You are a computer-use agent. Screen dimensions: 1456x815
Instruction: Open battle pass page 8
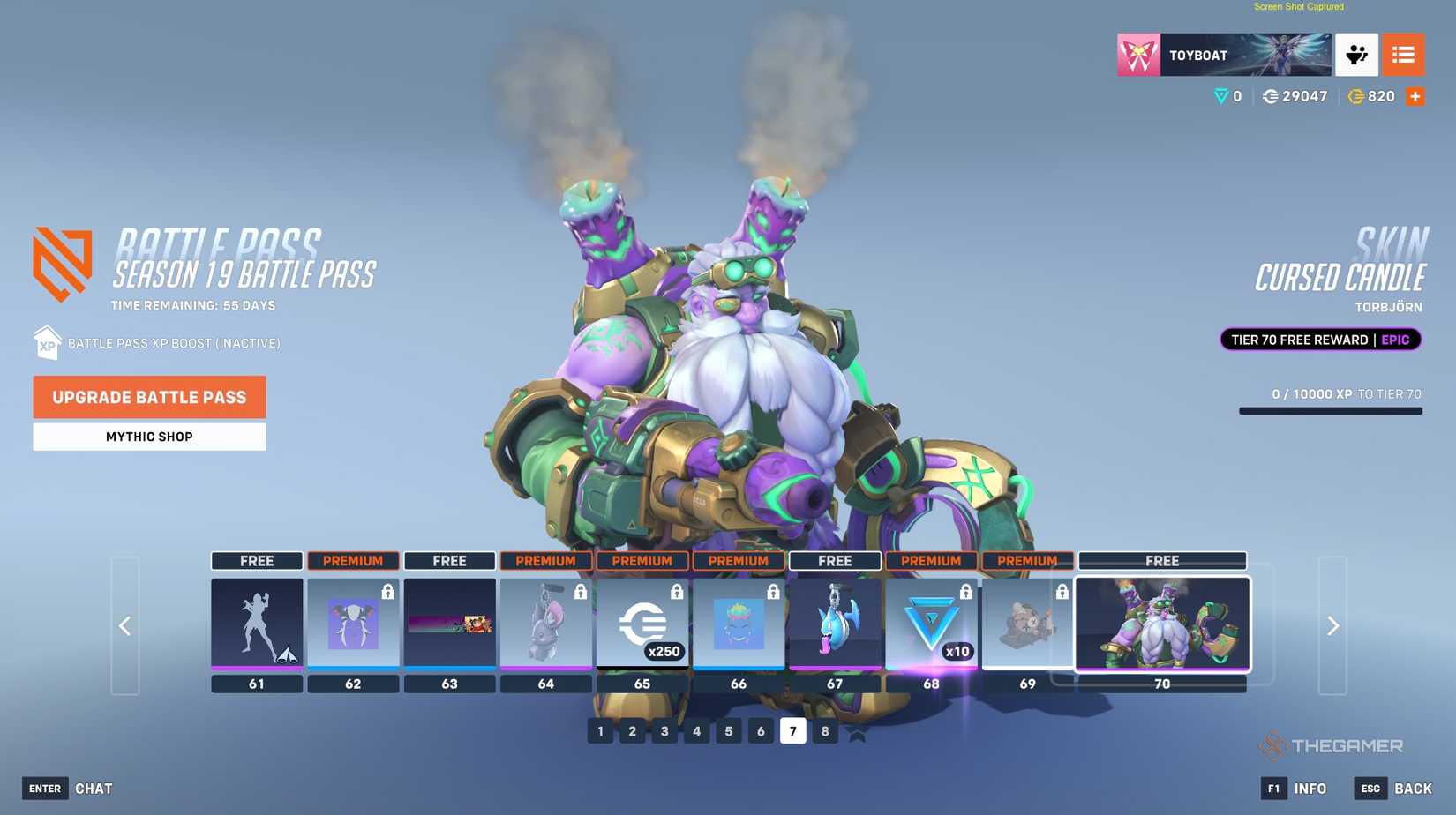point(824,731)
